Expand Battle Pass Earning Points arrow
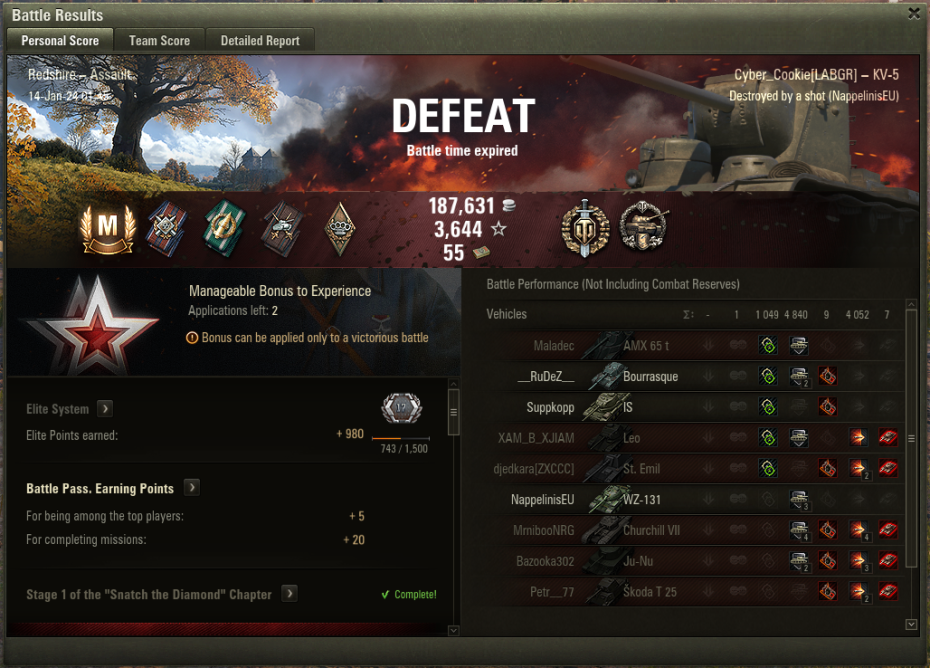This screenshot has height=668, width=930. [191, 488]
